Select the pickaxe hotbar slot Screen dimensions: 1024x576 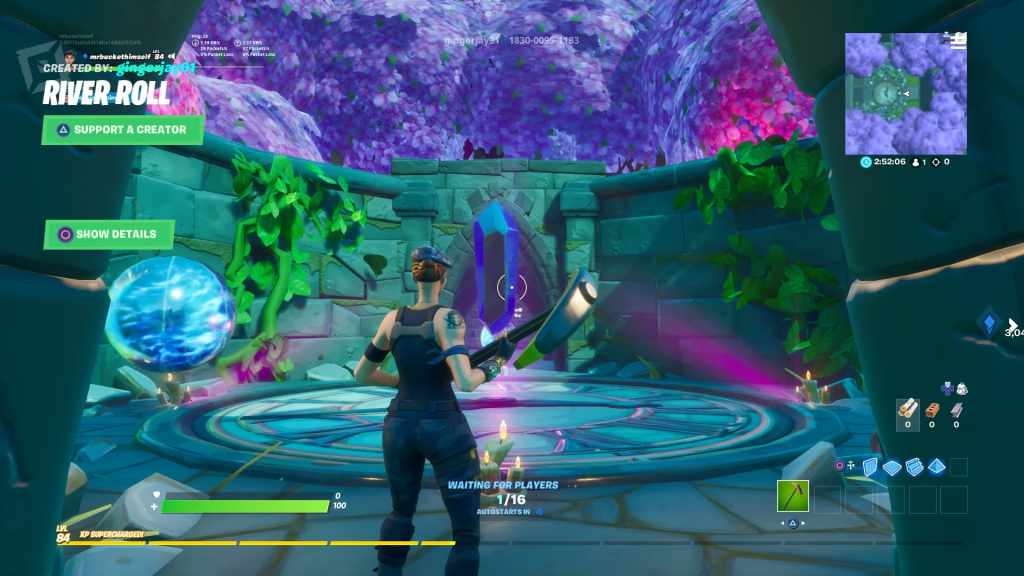pos(792,495)
